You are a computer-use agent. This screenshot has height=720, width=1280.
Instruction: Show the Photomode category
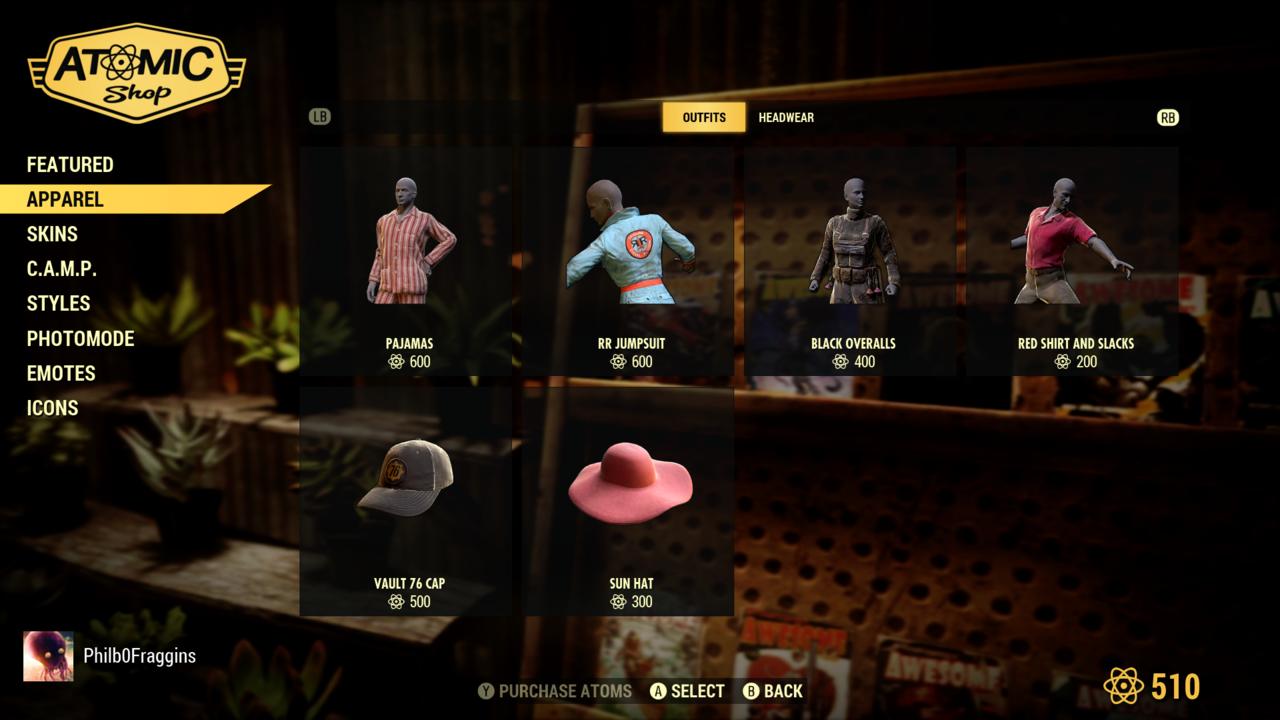[80, 338]
